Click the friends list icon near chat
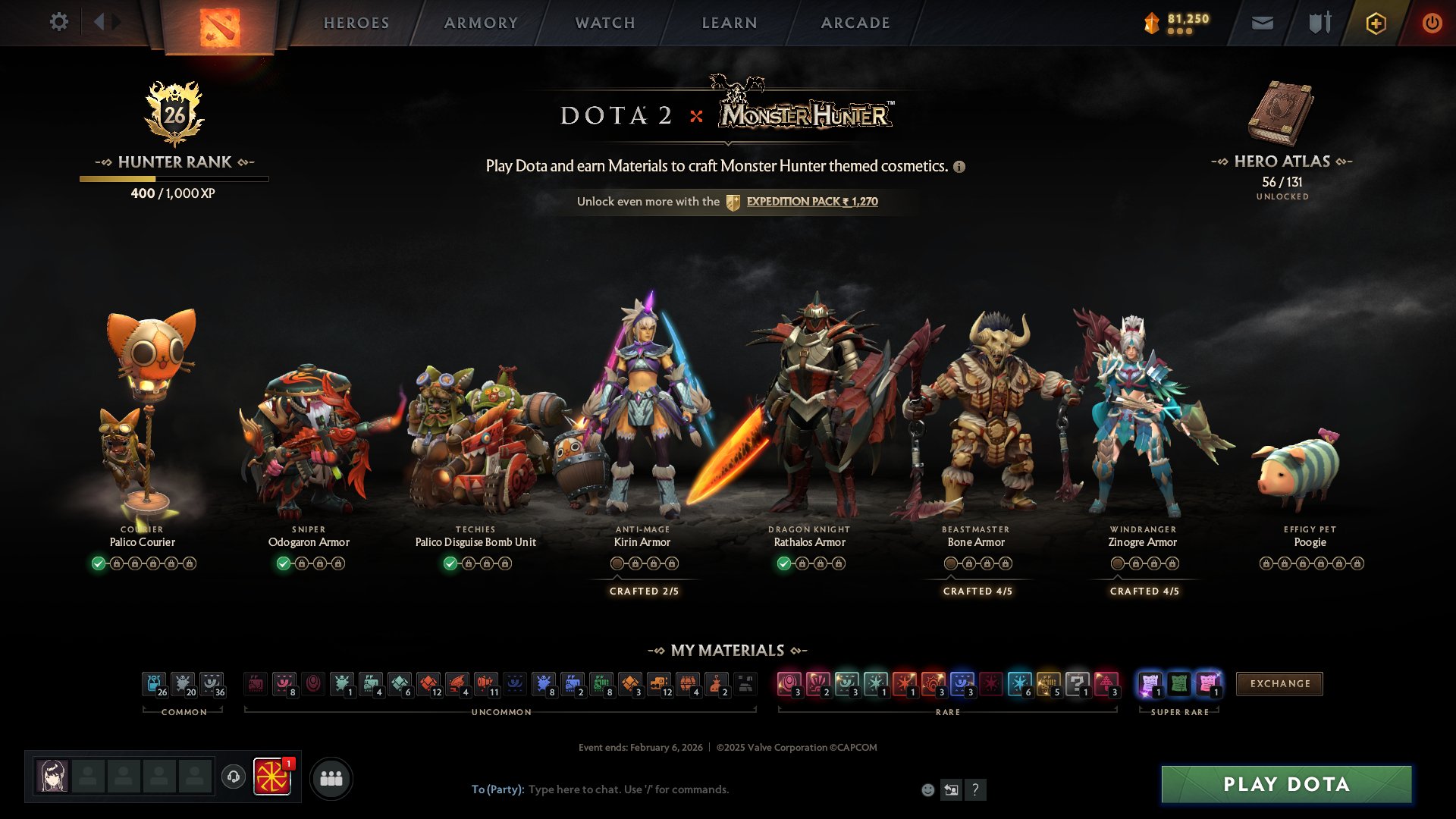Screen dimensions: 1456x819 pyautogui.click(x=331, y=777)
